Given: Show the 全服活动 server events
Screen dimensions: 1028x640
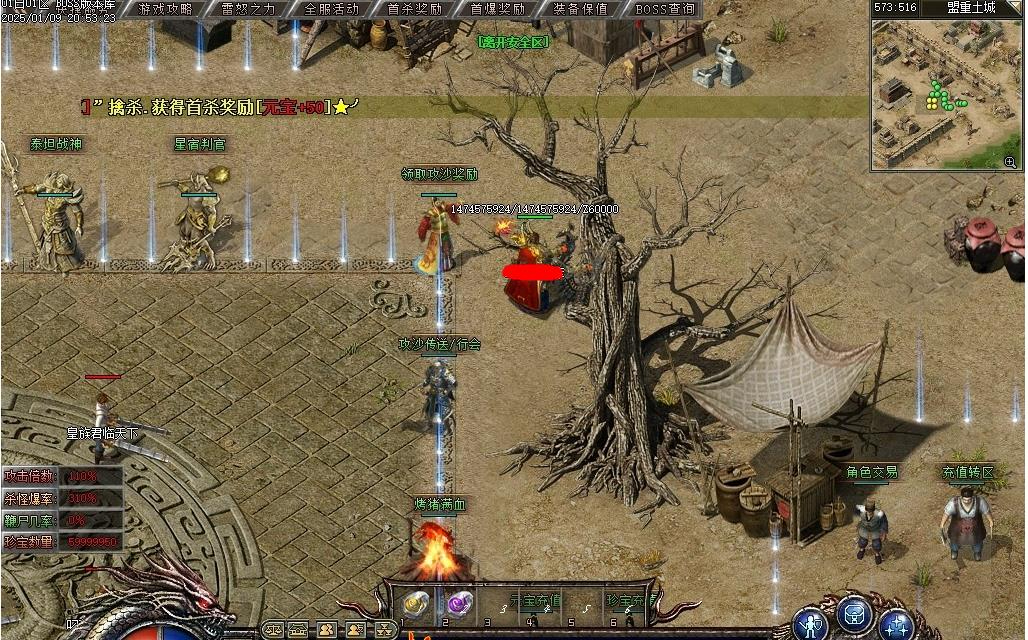Looking at the screenshot, I should 331,9.
